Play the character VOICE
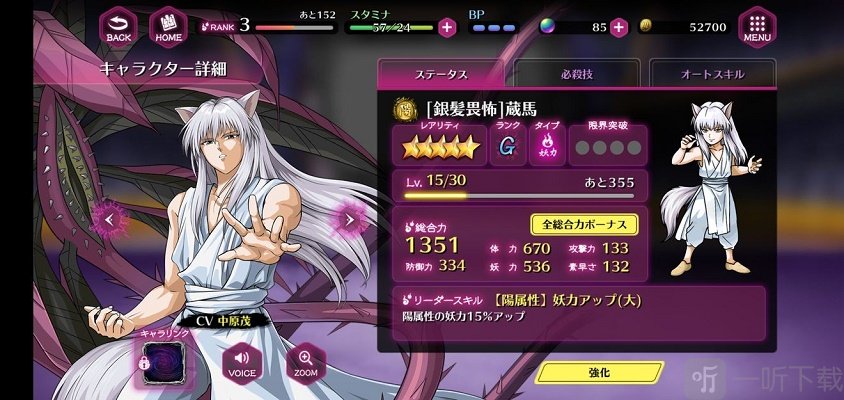Viewport: 844px width, 400px height. point(239,362)
